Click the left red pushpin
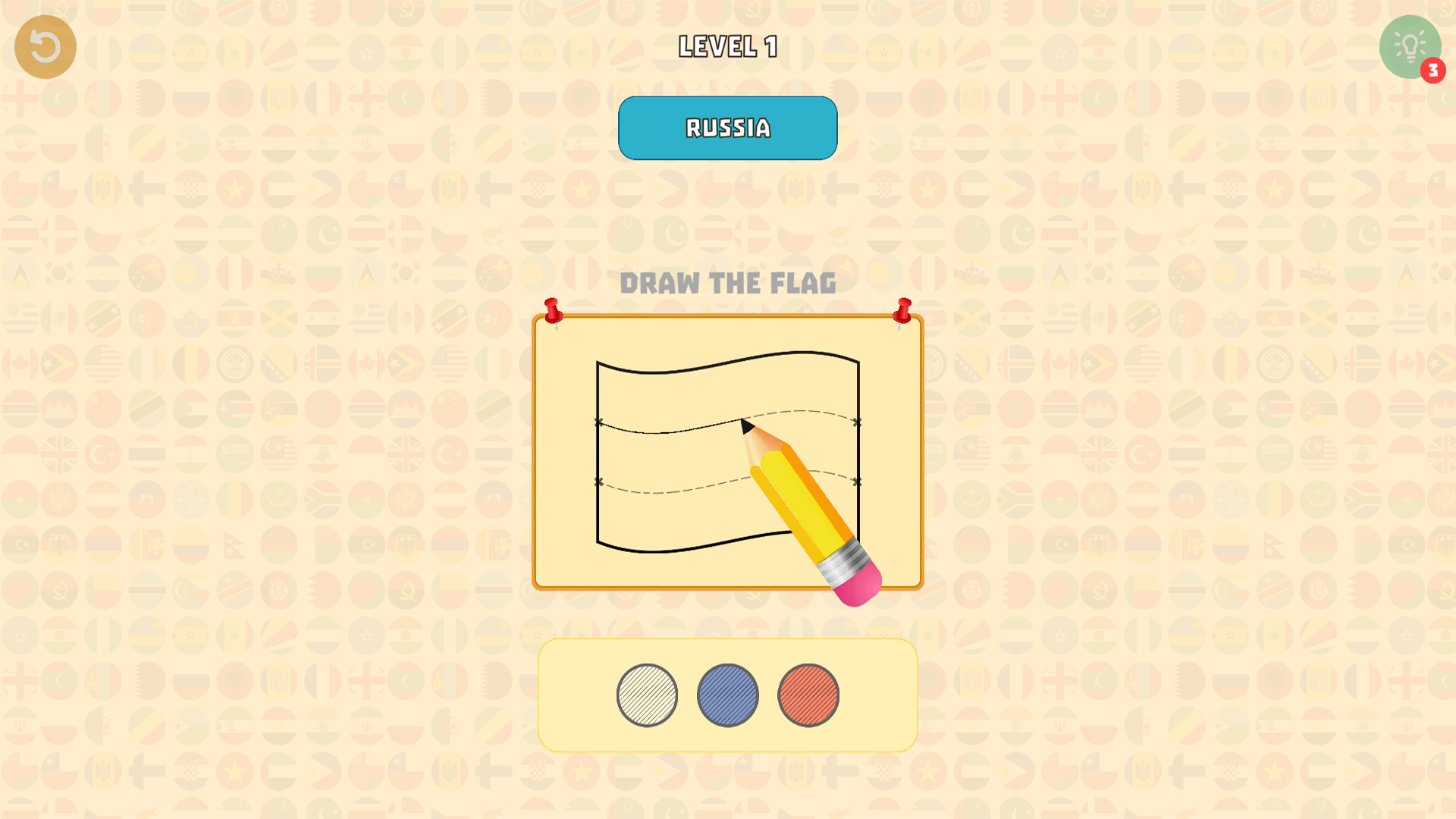Image resolution: width=1456 pixels, height=819 pixels. click(x=554, y=310)
